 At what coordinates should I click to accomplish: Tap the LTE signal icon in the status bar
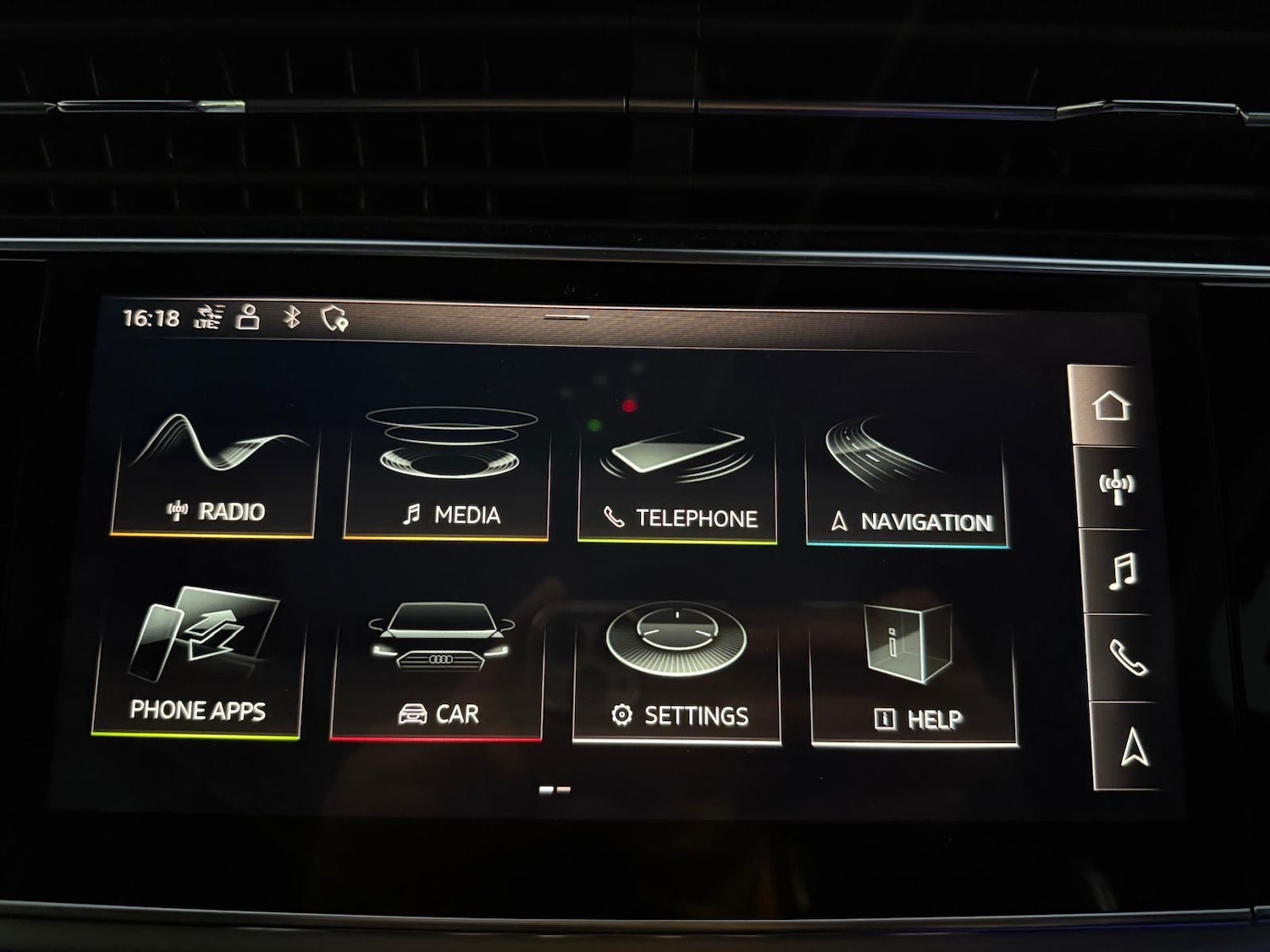(209, 317)
